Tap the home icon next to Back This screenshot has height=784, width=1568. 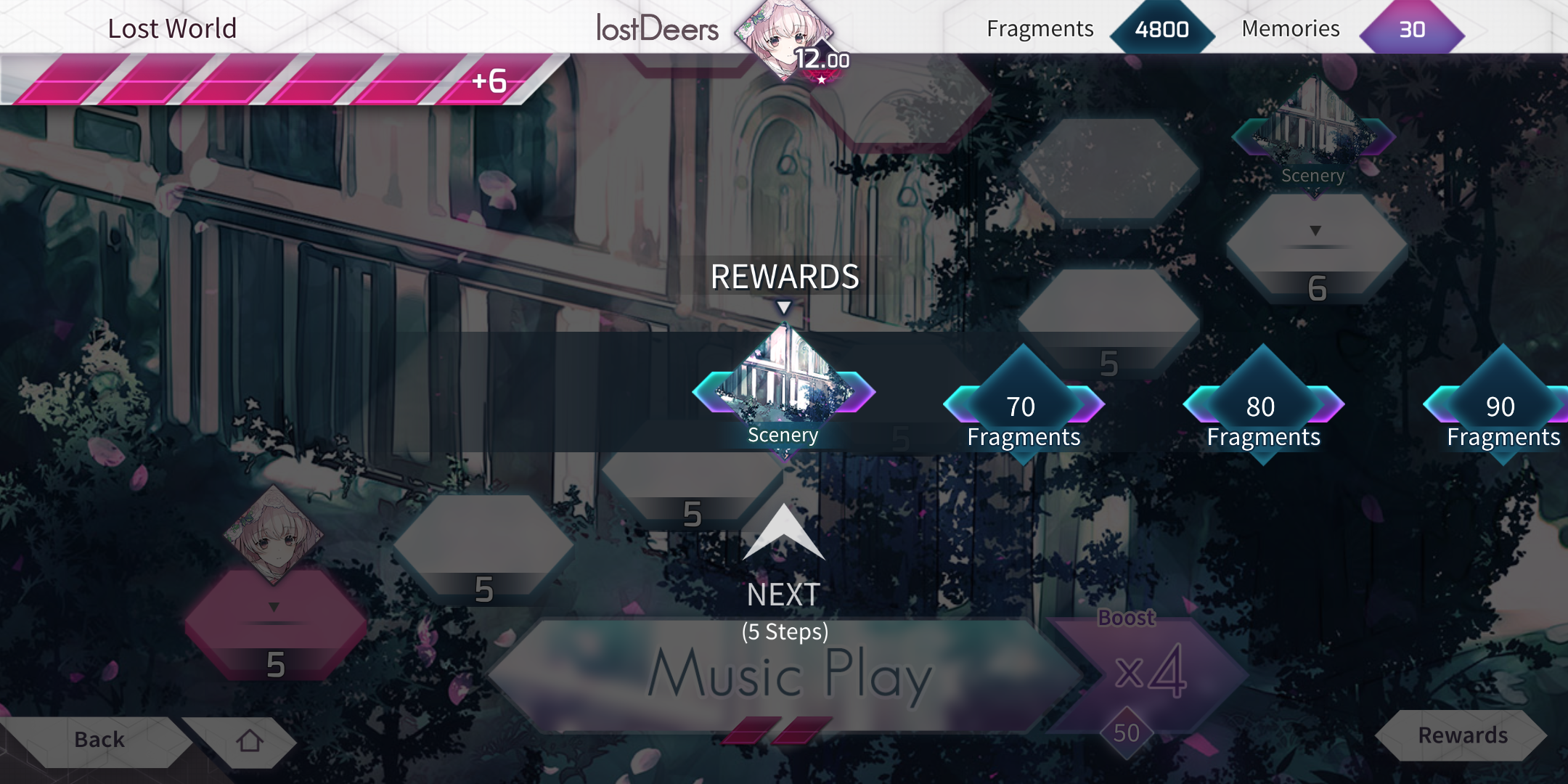point(250,739)
